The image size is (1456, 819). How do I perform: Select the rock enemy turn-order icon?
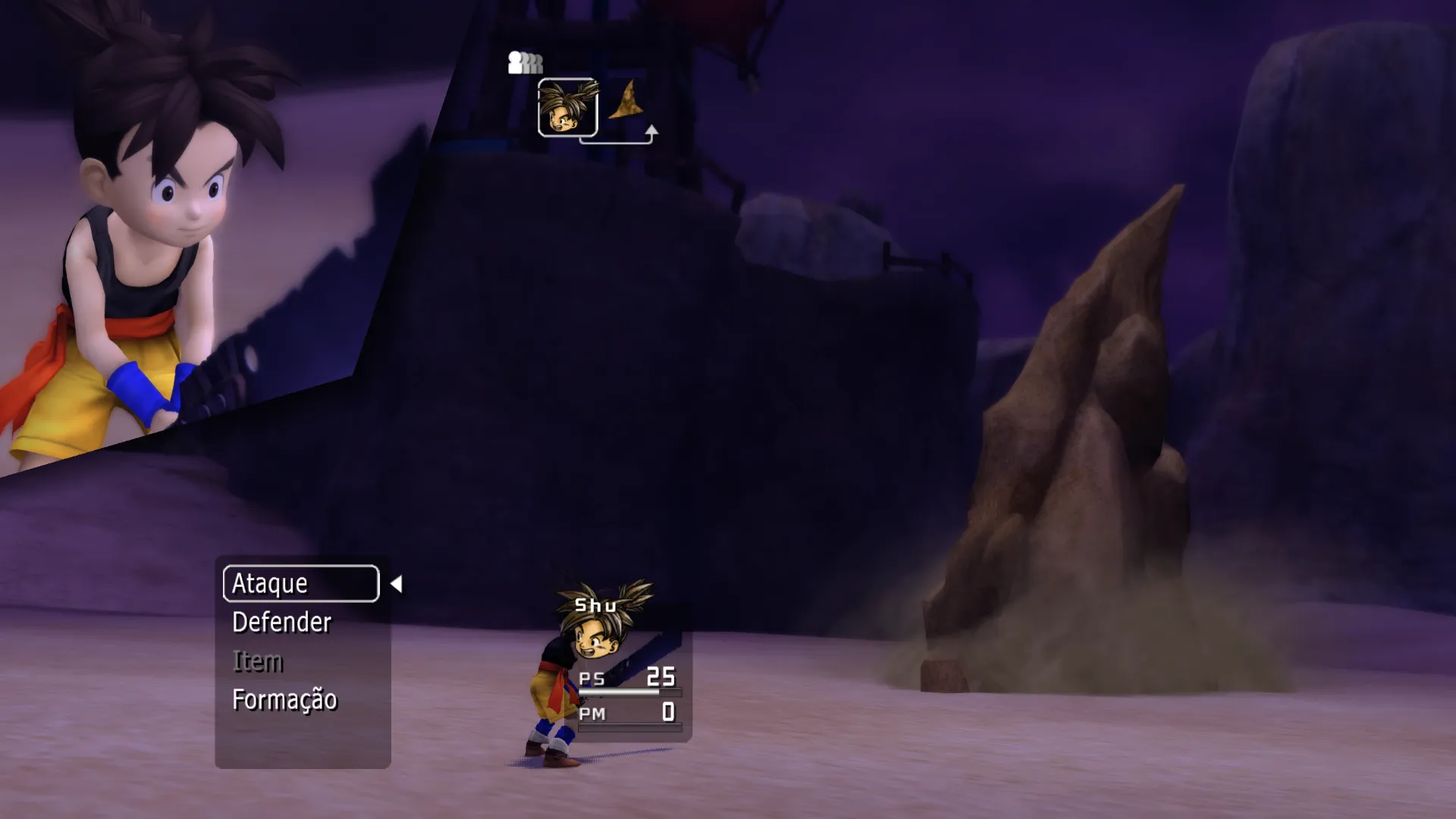626,102
